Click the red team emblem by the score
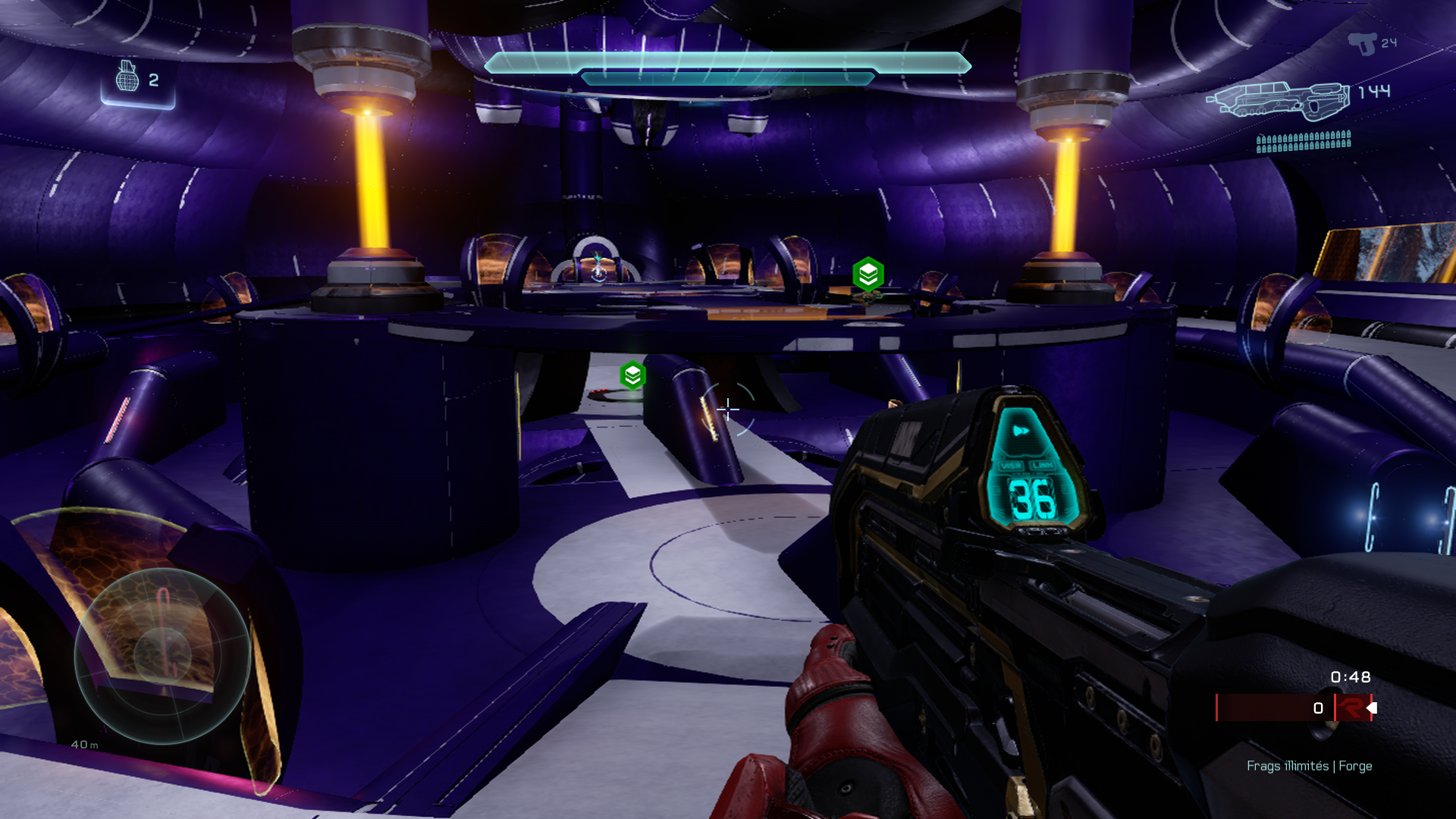Screen dimensions: 1456x819 click(x=1351, y=708)
